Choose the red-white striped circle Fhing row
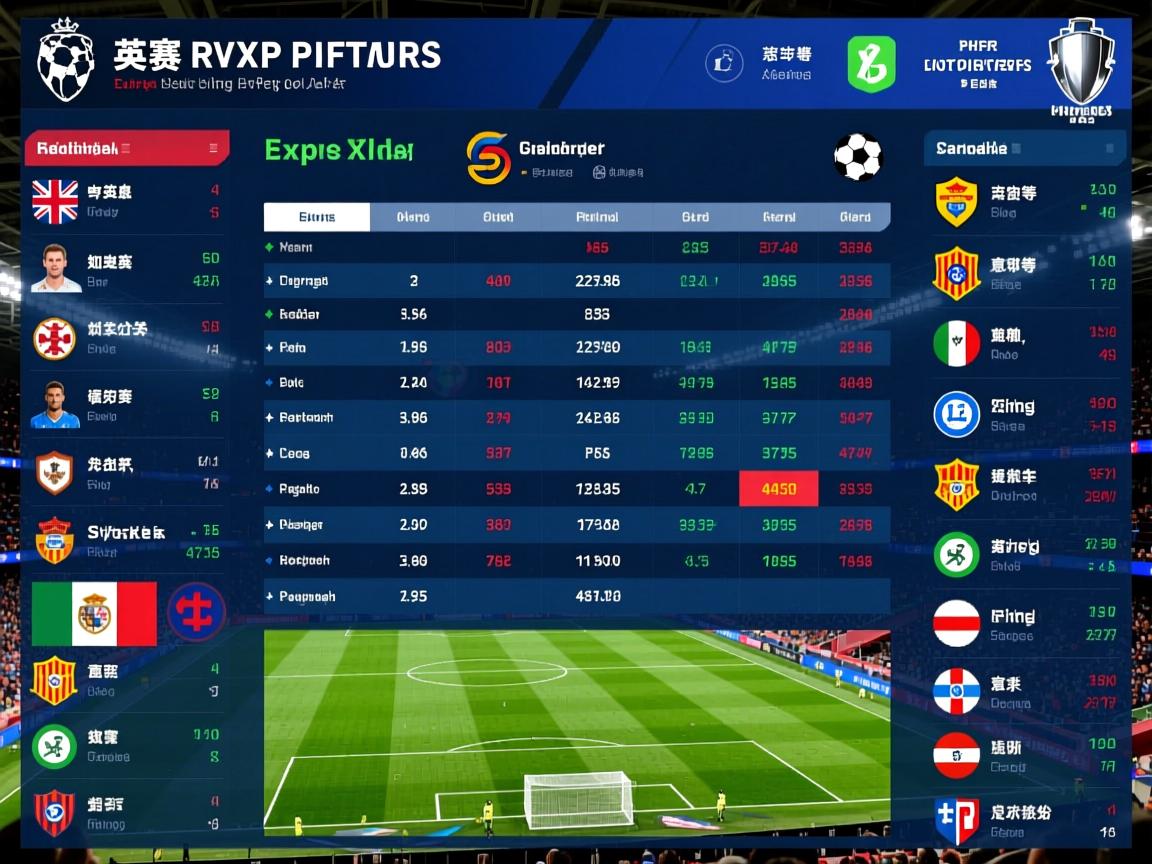Image resolution: width=1152 pixels, height=864 pixels. point(1026,624)
